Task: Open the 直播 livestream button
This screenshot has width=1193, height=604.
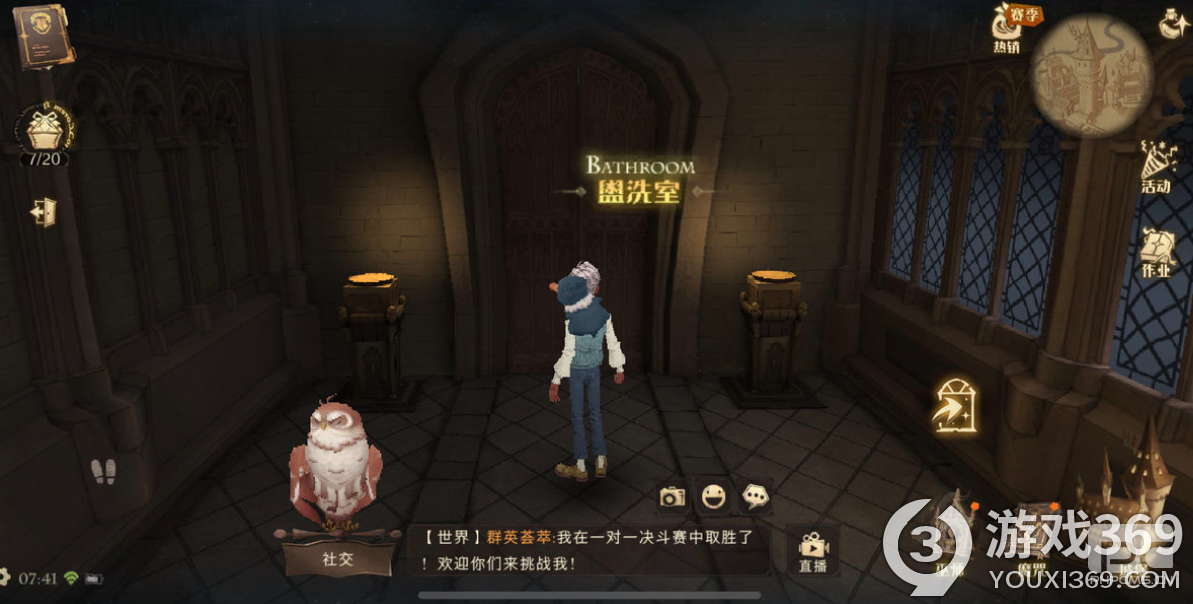Action: click(x=812, y=551)
